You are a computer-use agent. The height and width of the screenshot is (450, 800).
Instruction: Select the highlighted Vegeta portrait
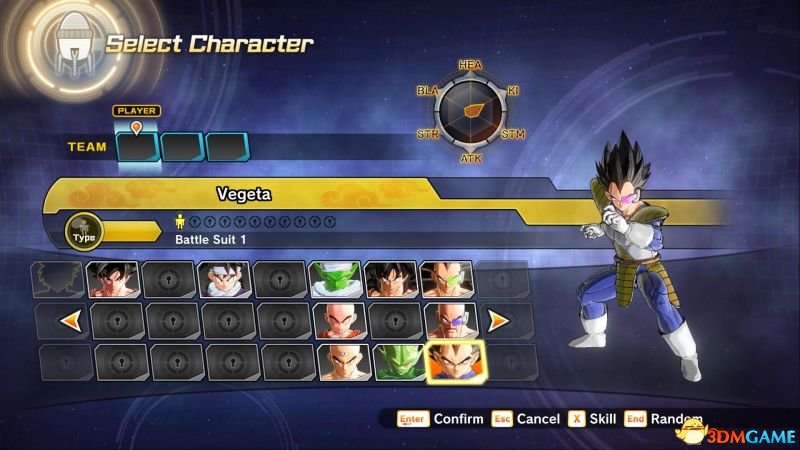pyautogui.click(x=455, y=362)
